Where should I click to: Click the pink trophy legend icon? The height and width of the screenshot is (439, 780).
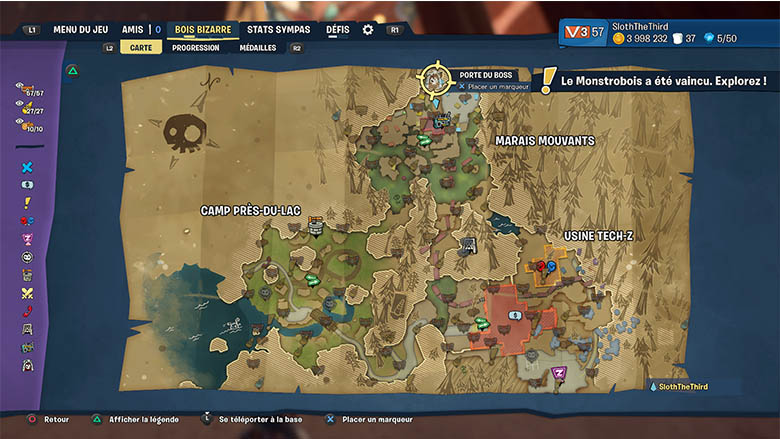click(27, 239)
